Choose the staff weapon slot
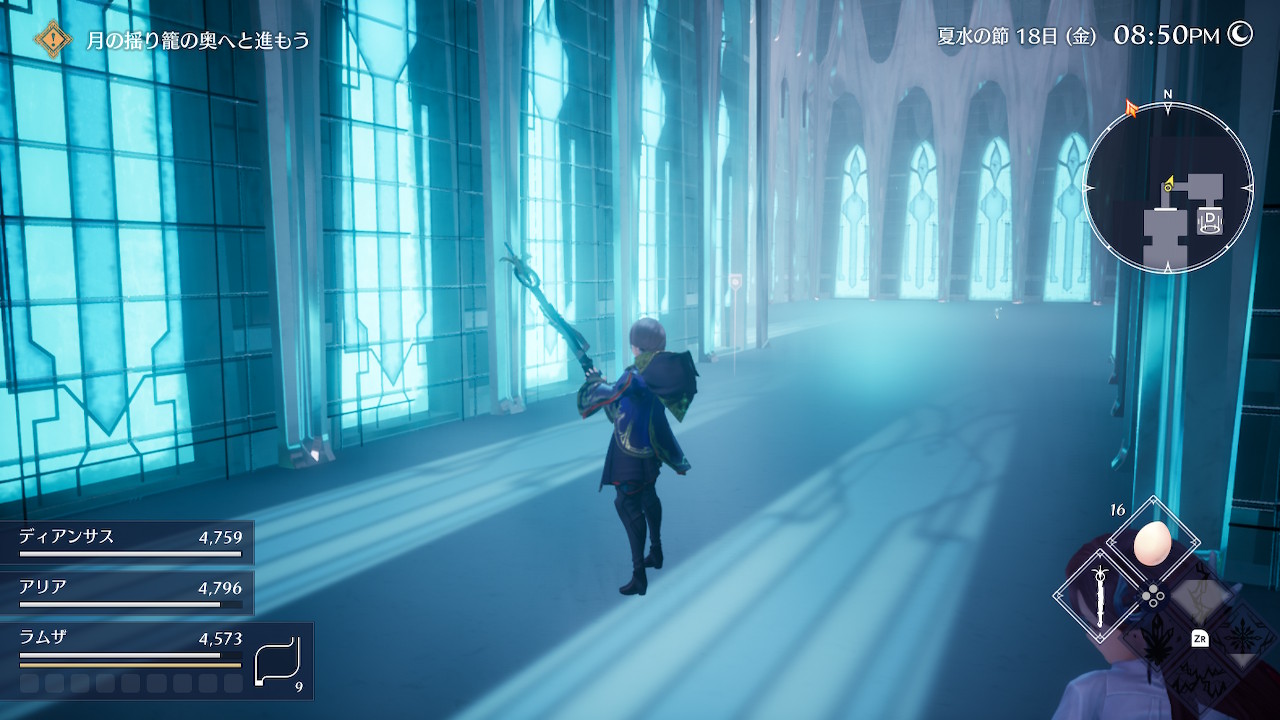 click(x=1100, y=597)
